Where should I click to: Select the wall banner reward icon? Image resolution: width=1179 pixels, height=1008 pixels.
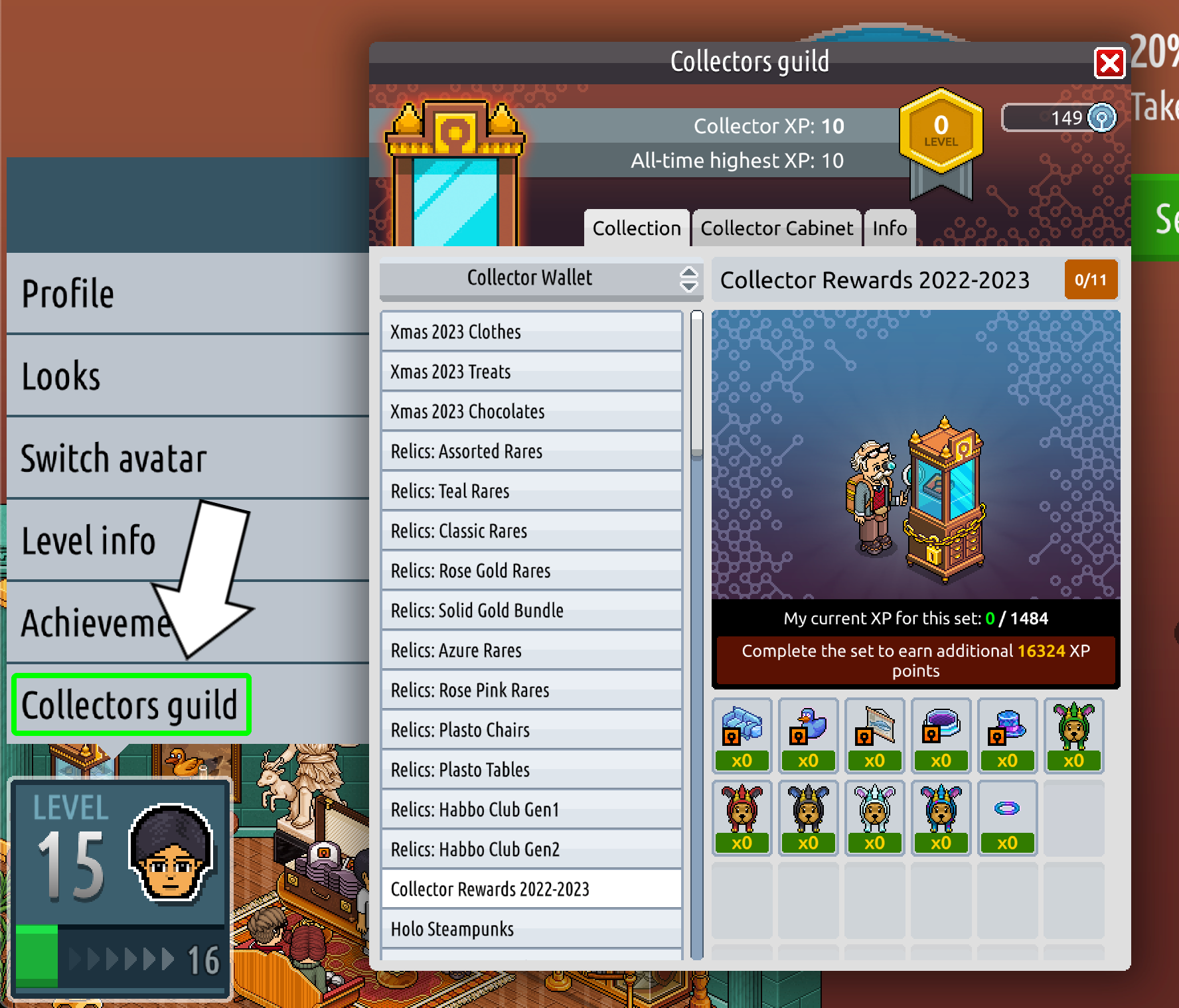coord(874,727)
